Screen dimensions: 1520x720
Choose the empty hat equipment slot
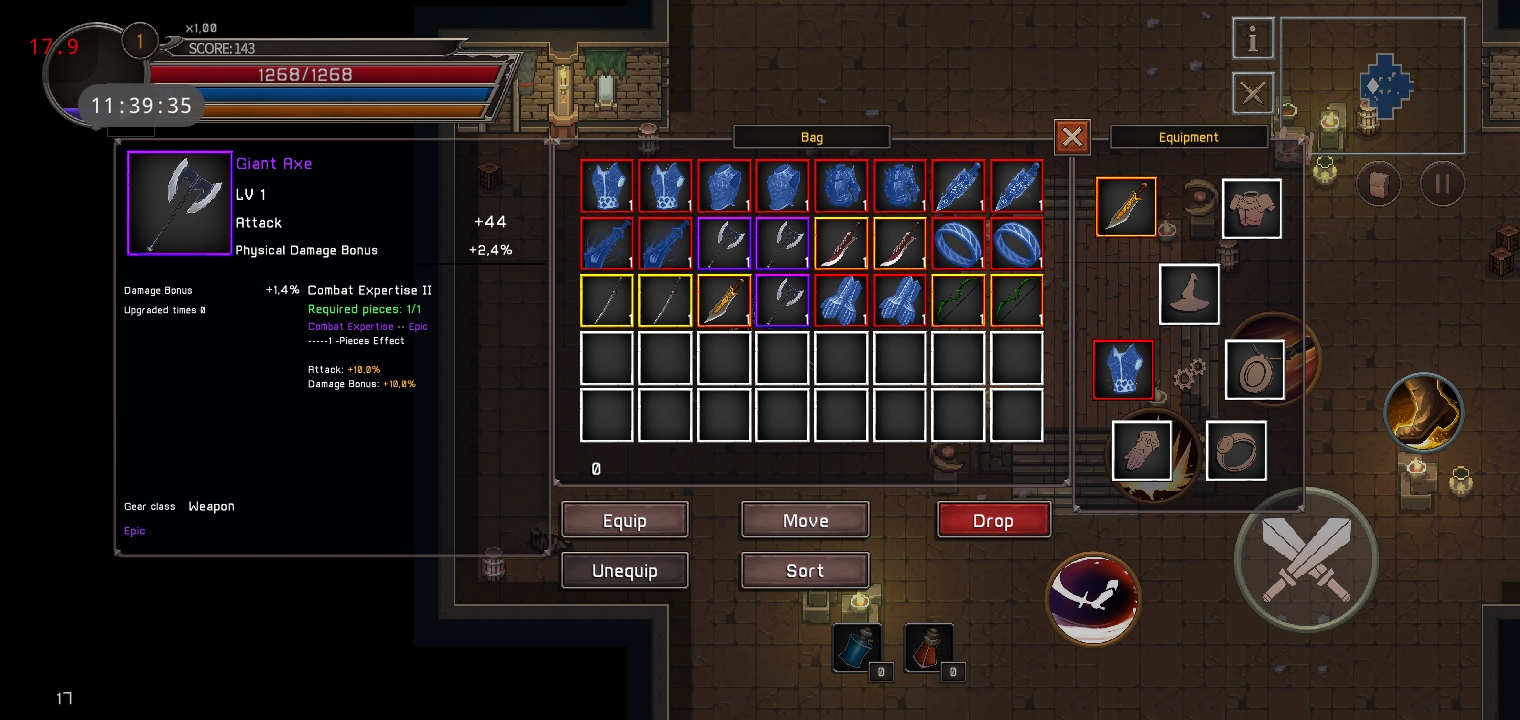click(x=1189, y=294)
